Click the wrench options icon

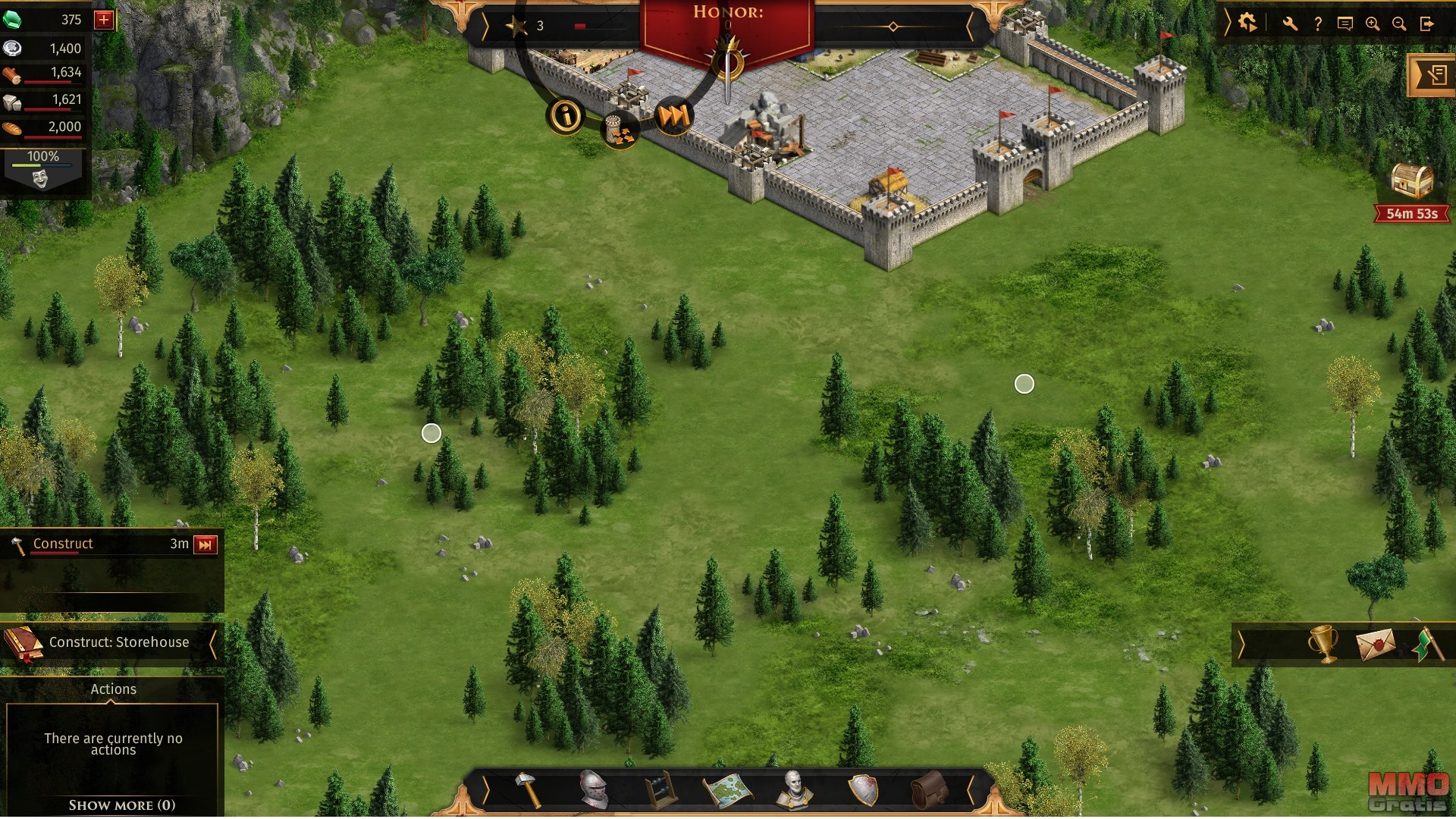[x=1290, y=24]
